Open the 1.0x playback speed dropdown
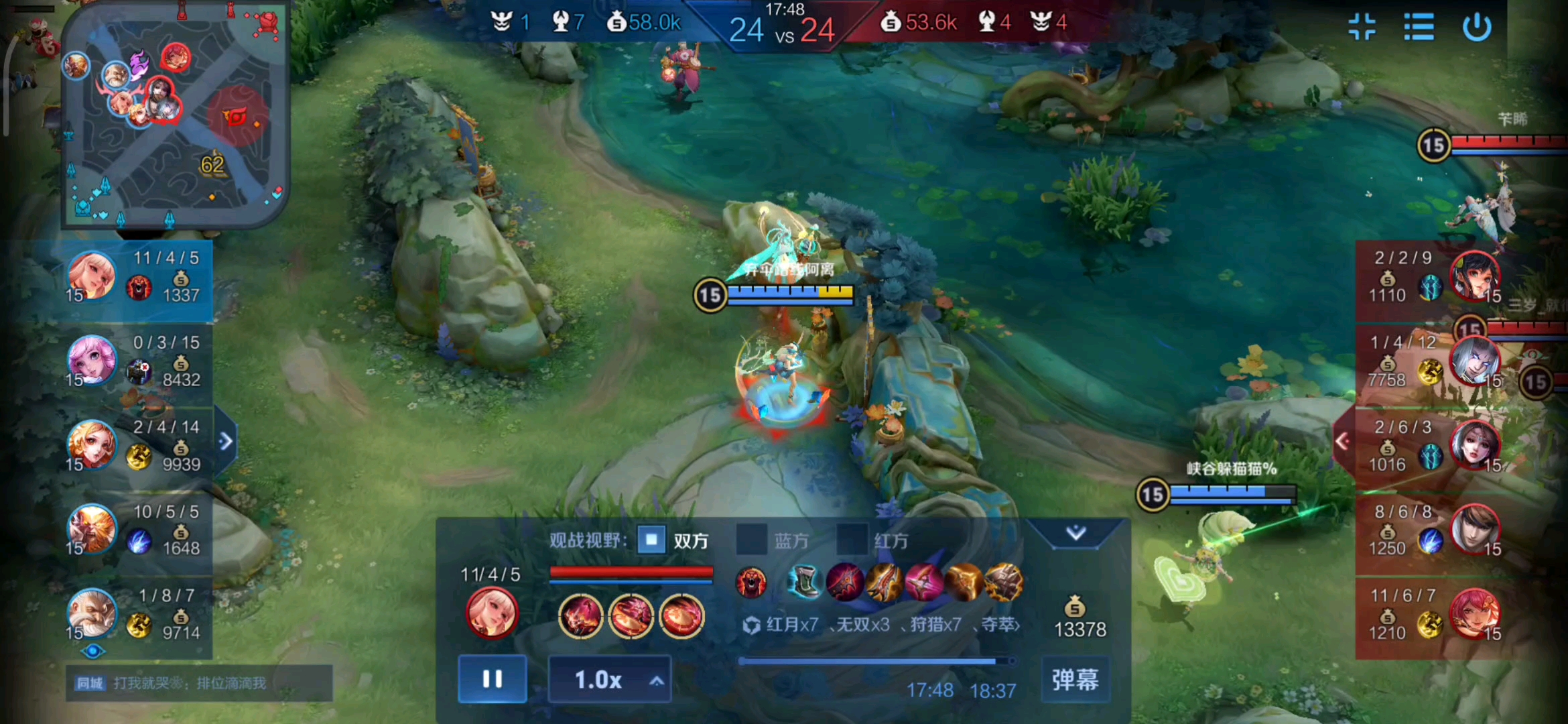Screen dimensions: 1568x724 click(609, 680)
